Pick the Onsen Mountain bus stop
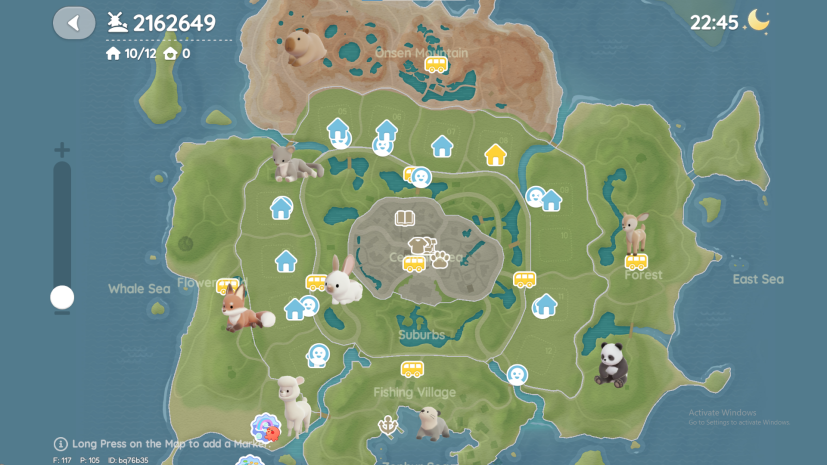This screenshot has width=827, height=465. pos(436,65)
